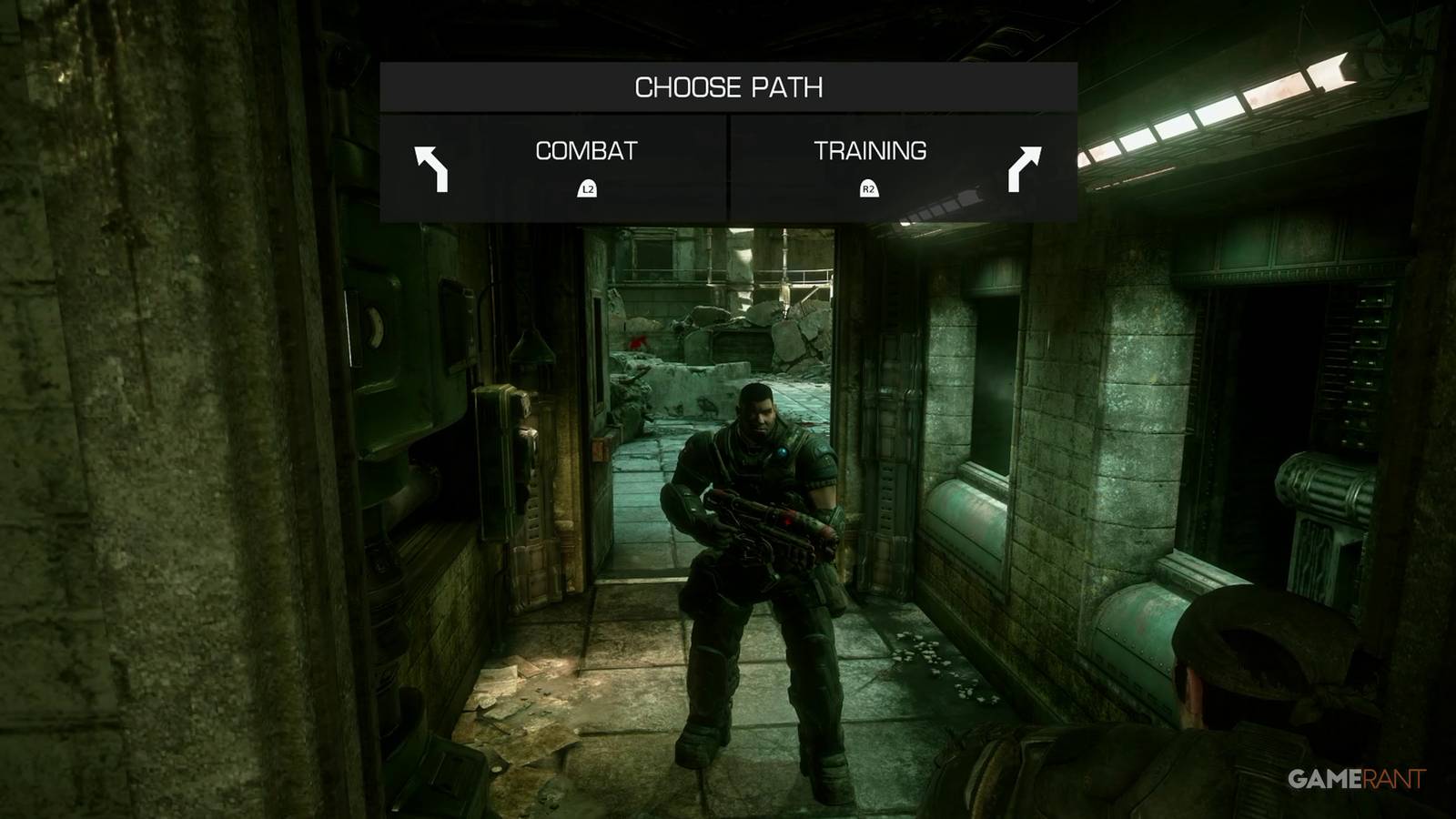
Task: Select the Training path right-turn arrow icon
Action: (1026, 169)
